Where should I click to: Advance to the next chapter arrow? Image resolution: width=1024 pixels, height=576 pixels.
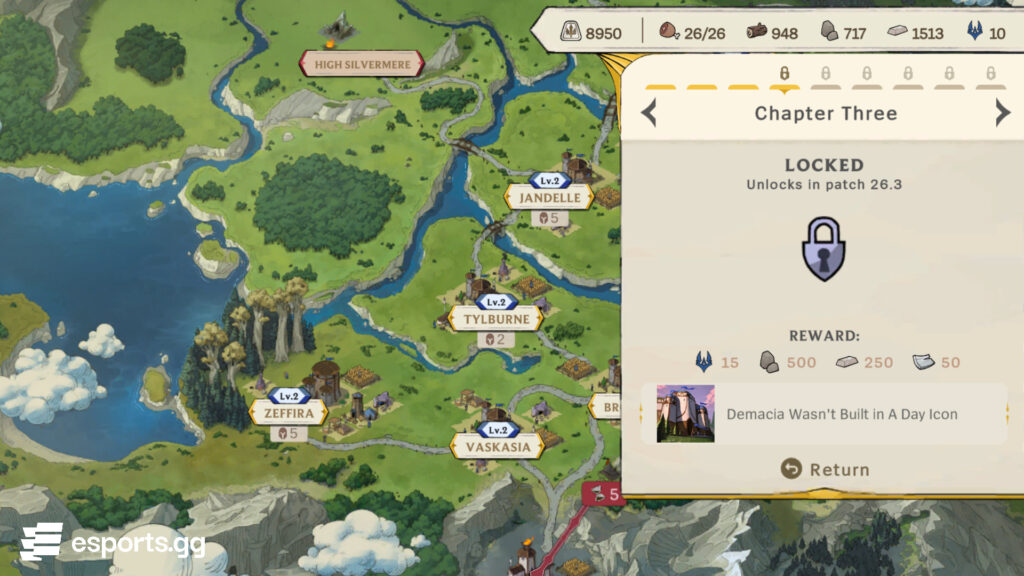pos(1002,113)
